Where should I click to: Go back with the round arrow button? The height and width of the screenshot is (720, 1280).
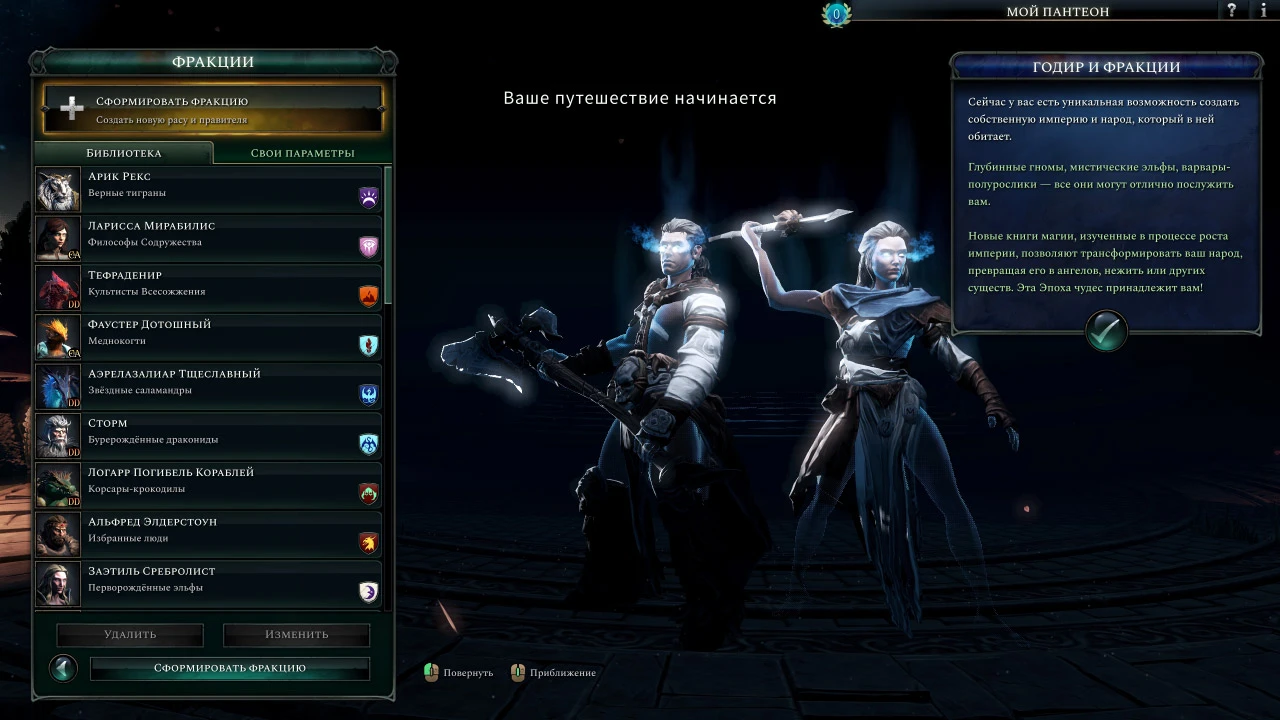[63, 668]
